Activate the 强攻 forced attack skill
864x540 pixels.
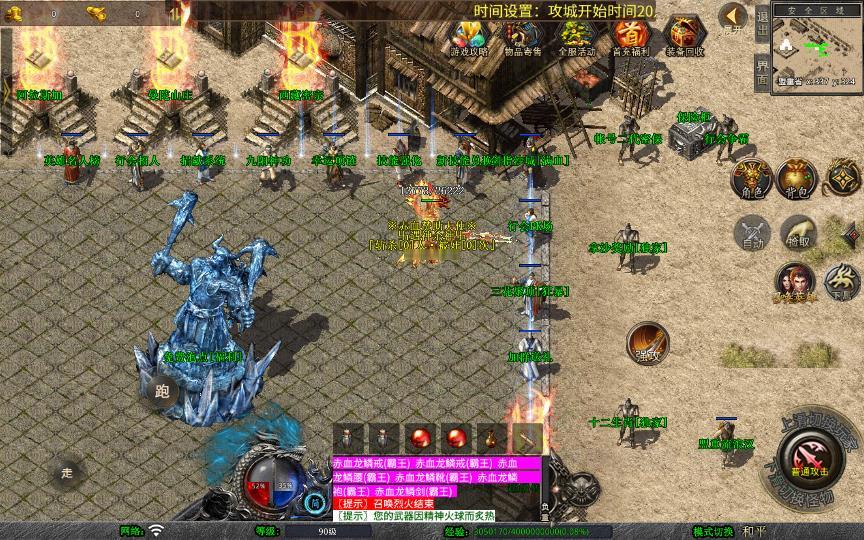[648, 343]
